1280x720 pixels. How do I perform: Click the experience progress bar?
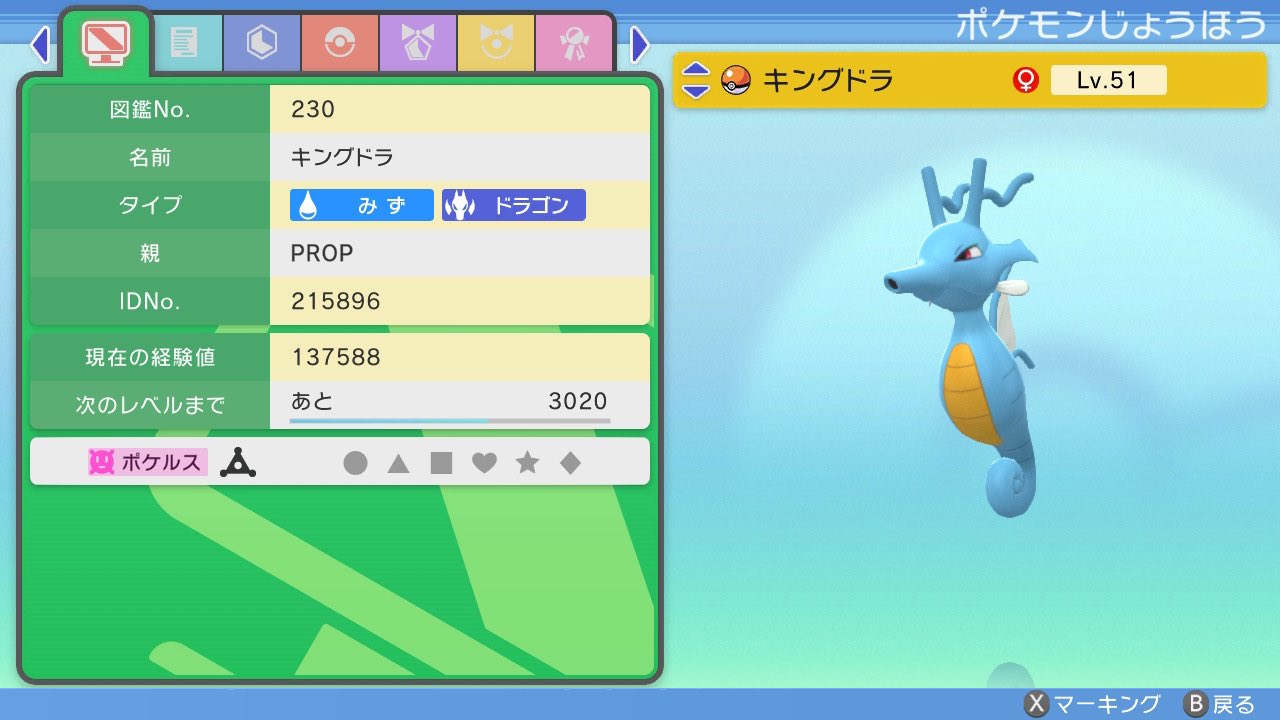[x=448, y=420]
